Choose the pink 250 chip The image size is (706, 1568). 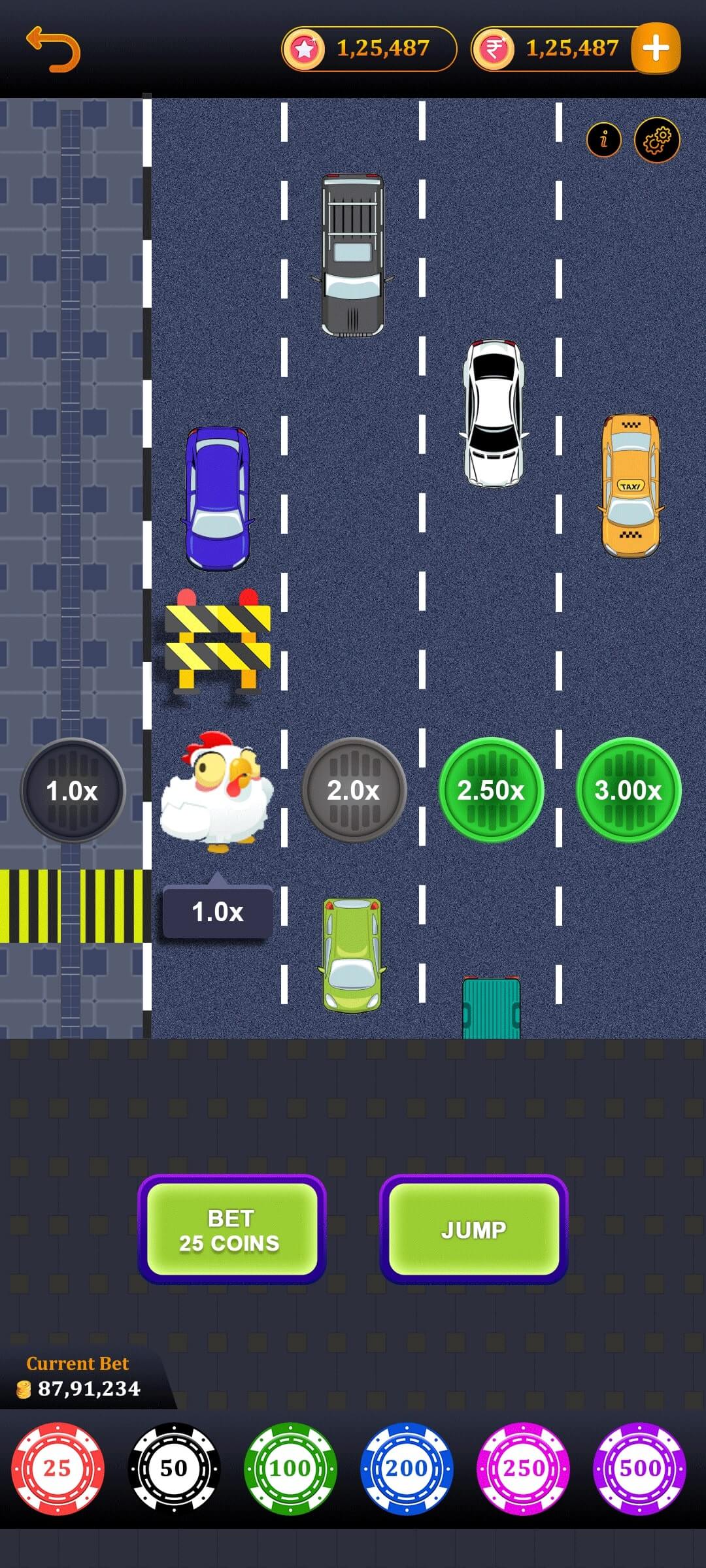click(x=523, y=1469)
